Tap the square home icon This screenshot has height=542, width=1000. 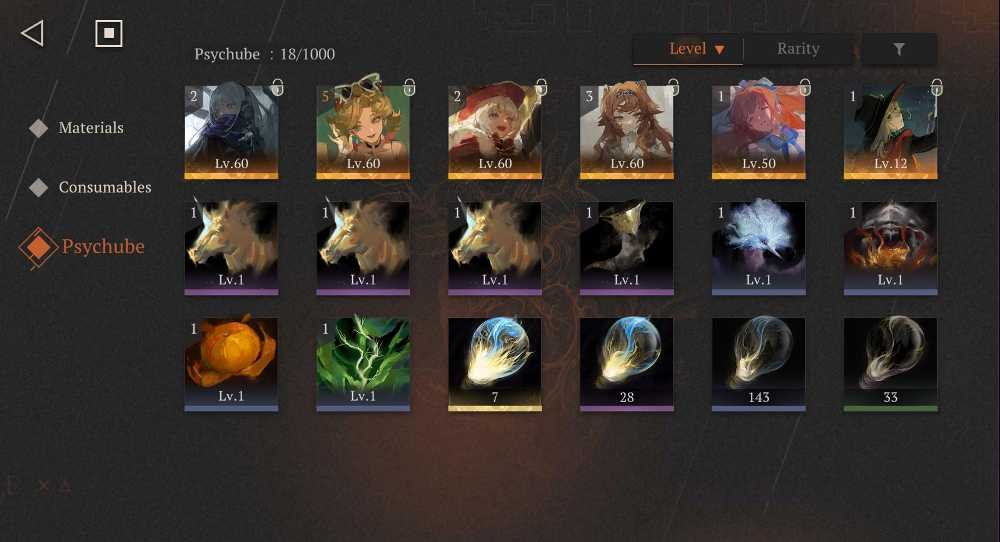pyautogui.click(x=108, y=33)
